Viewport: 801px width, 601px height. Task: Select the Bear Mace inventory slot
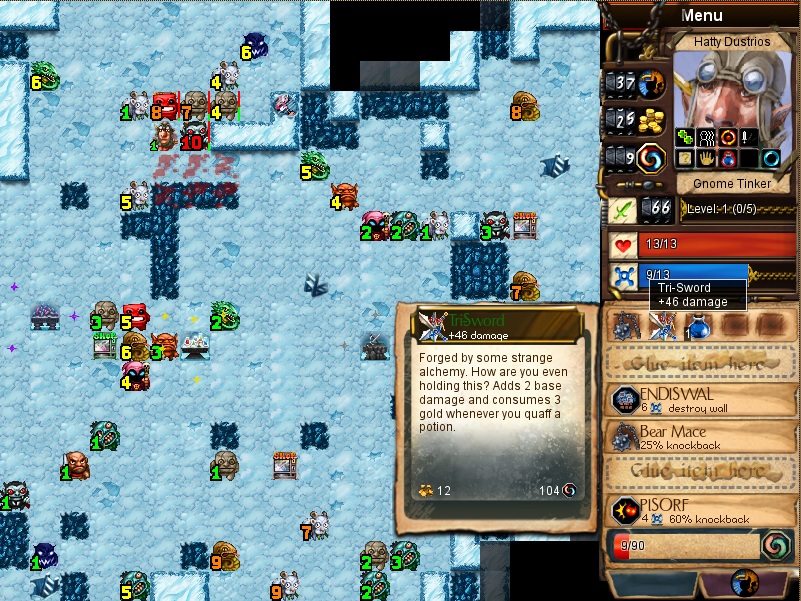(x=628, y=326)
